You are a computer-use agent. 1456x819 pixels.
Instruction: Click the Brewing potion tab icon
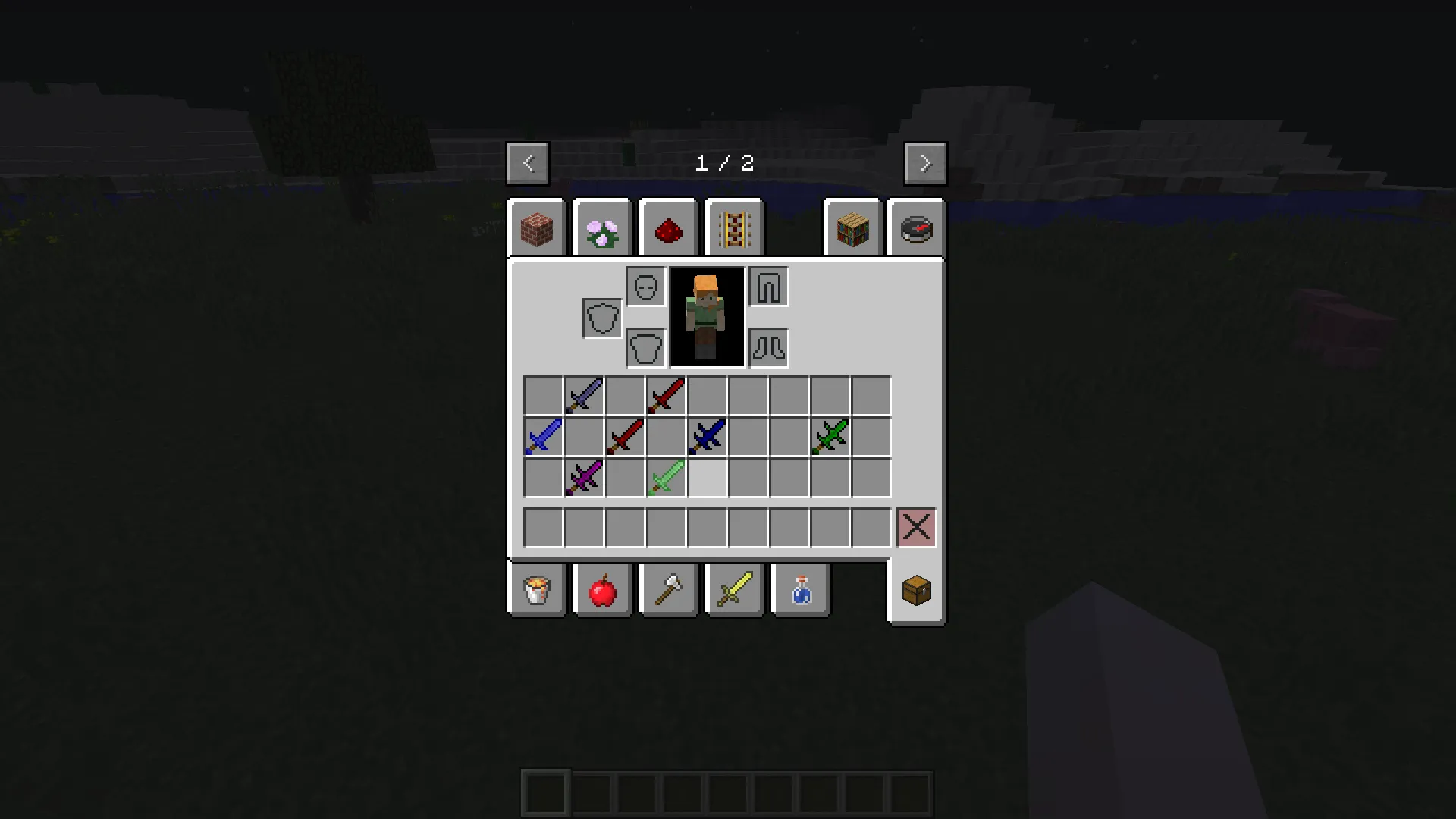coord(799,591)
